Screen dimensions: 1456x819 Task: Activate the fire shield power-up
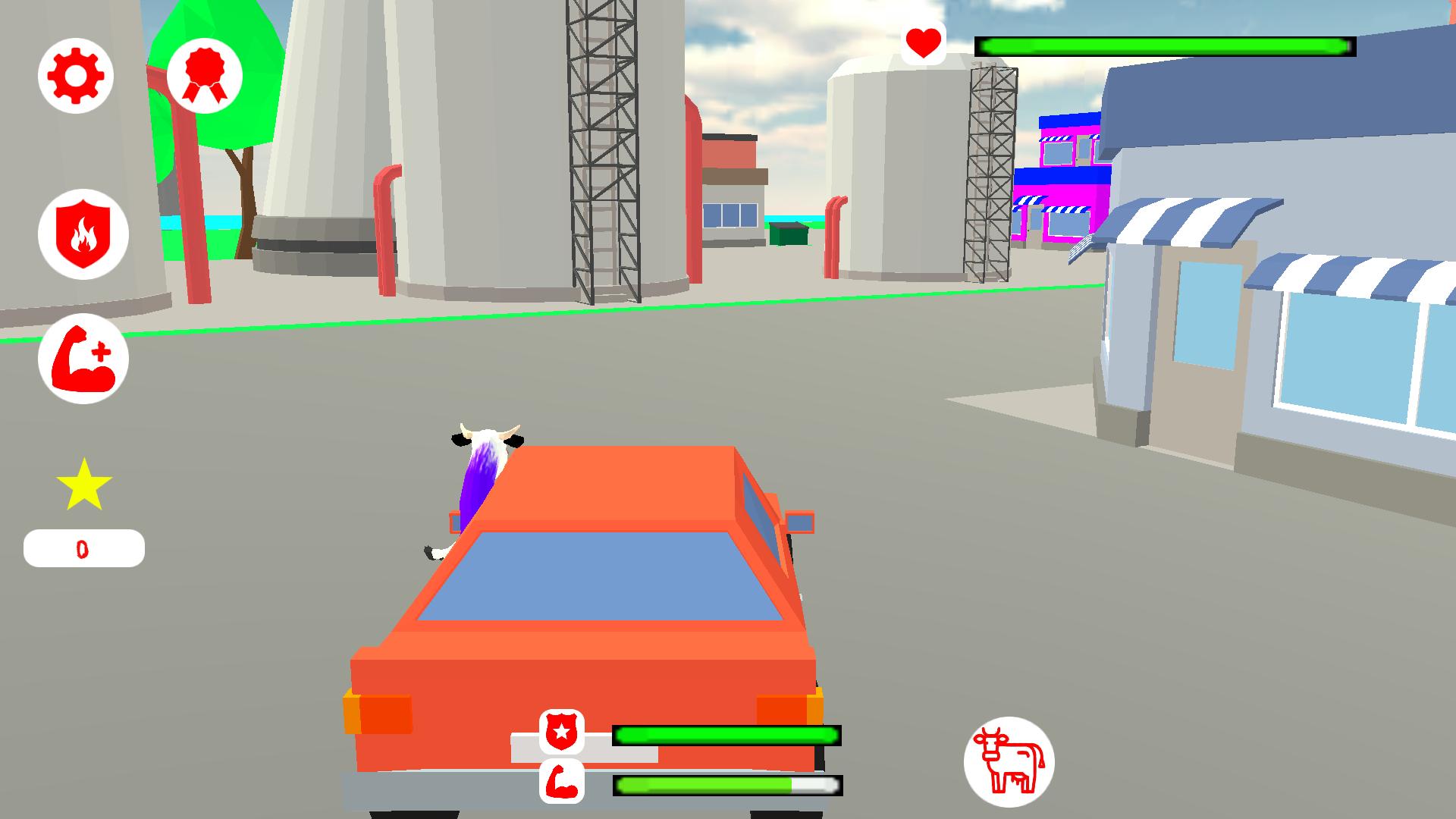pyautogui.click(x=83, y=234)
